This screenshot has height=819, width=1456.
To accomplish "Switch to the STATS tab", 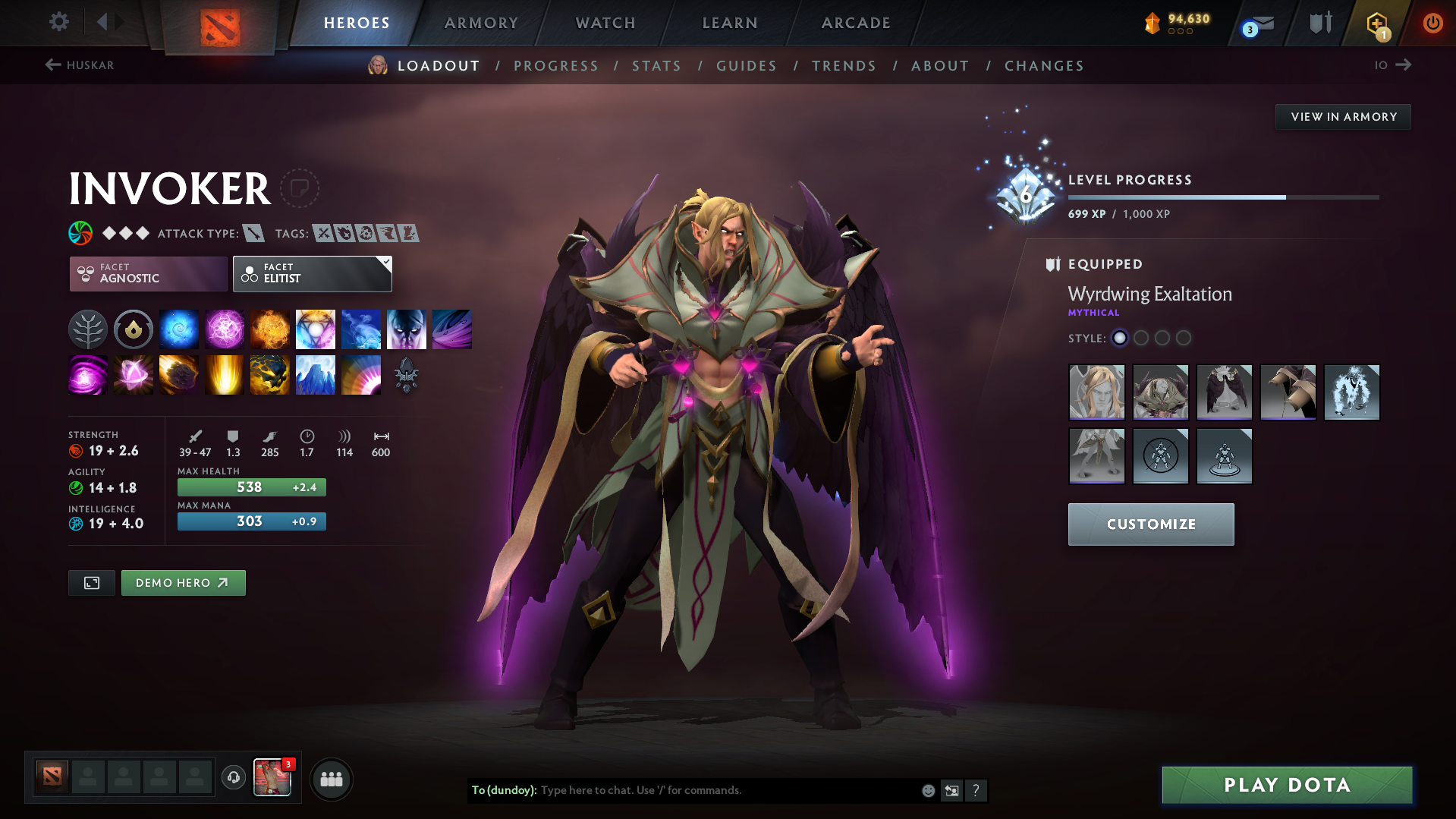I will pyautogui.click(x=656, y=66).
